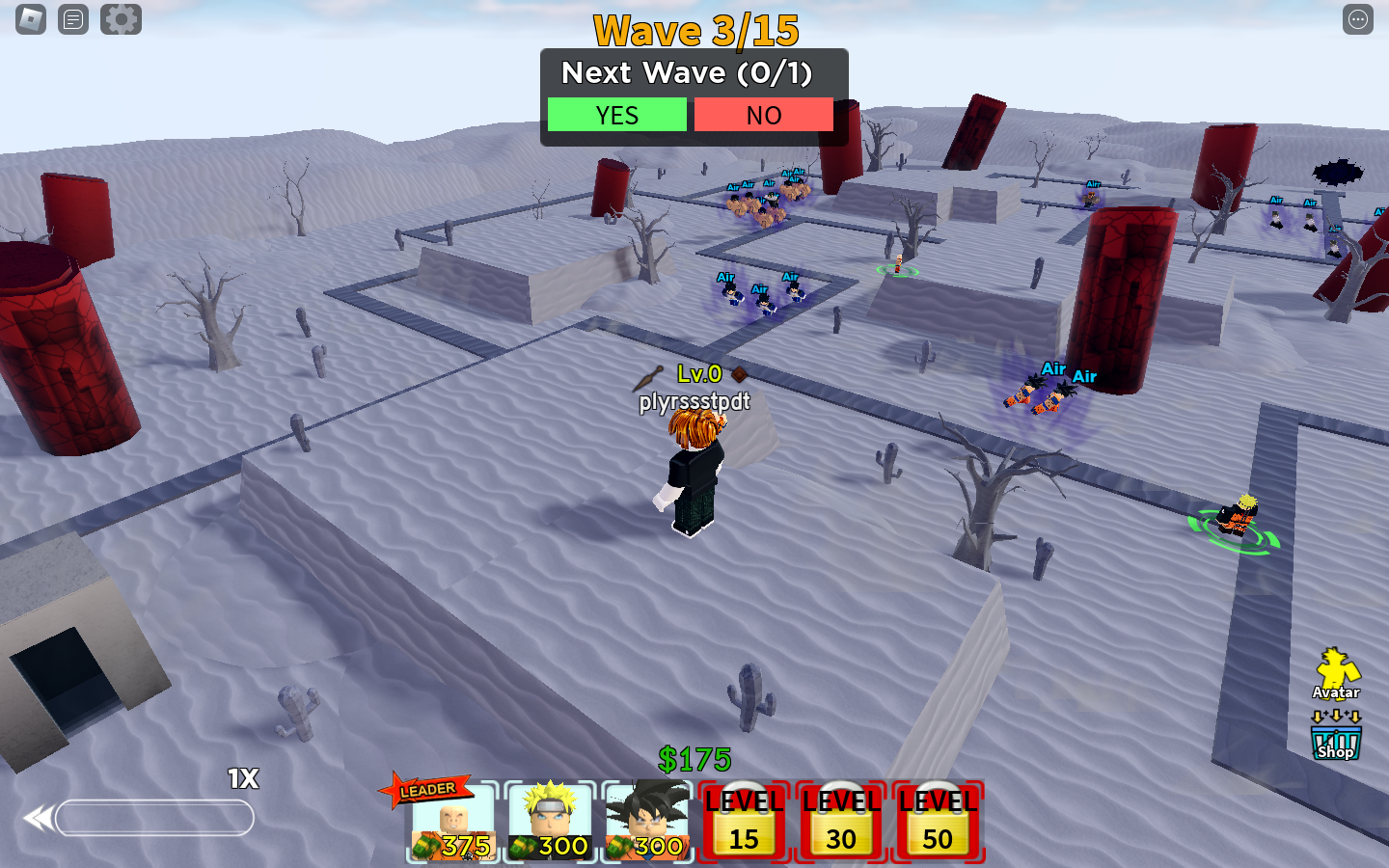Click the locked Level 15 slot
Viewport: 1389px width, 868px height.
(x=744, y=822)
